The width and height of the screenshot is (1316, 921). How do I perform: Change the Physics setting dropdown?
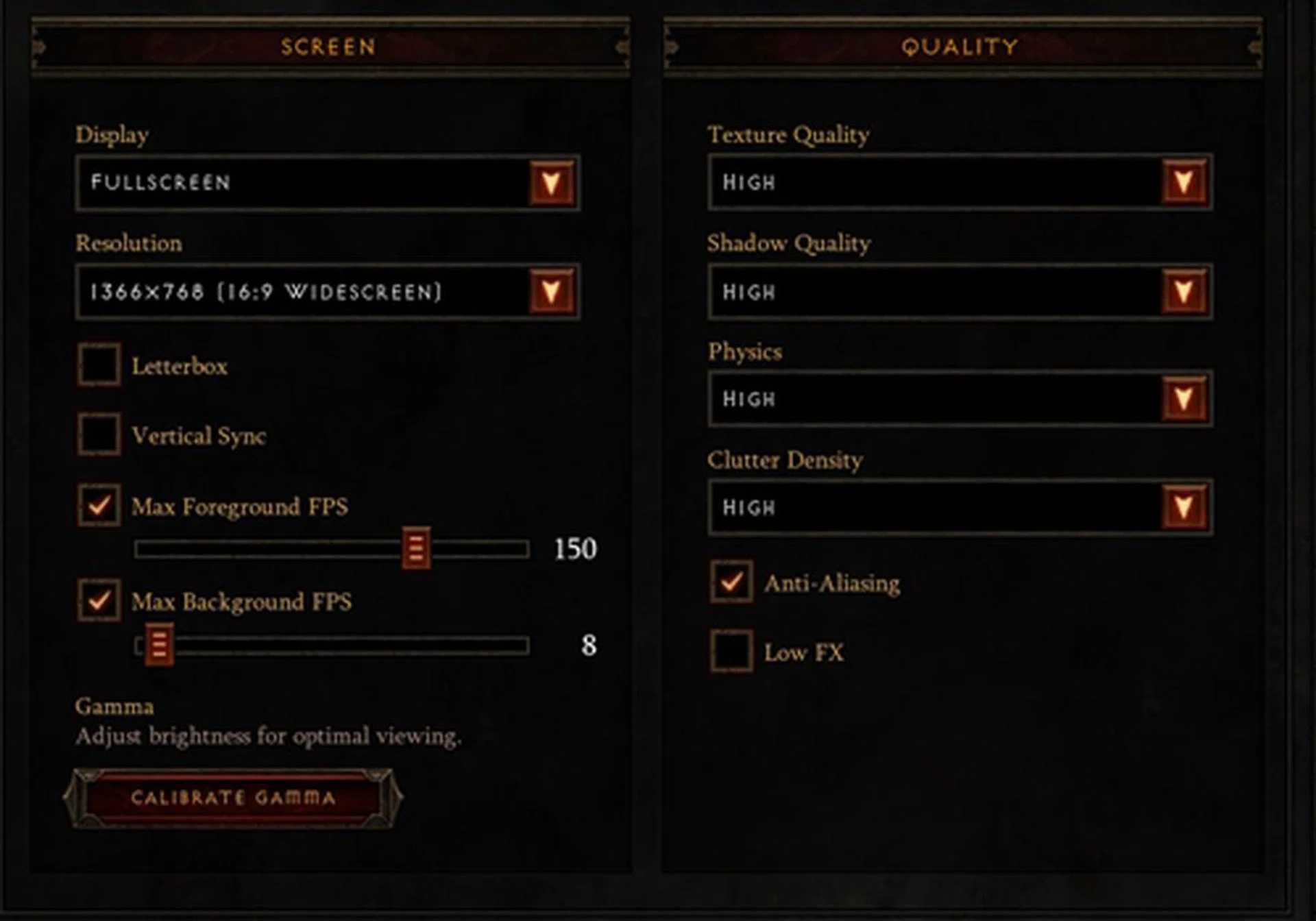1184,399
